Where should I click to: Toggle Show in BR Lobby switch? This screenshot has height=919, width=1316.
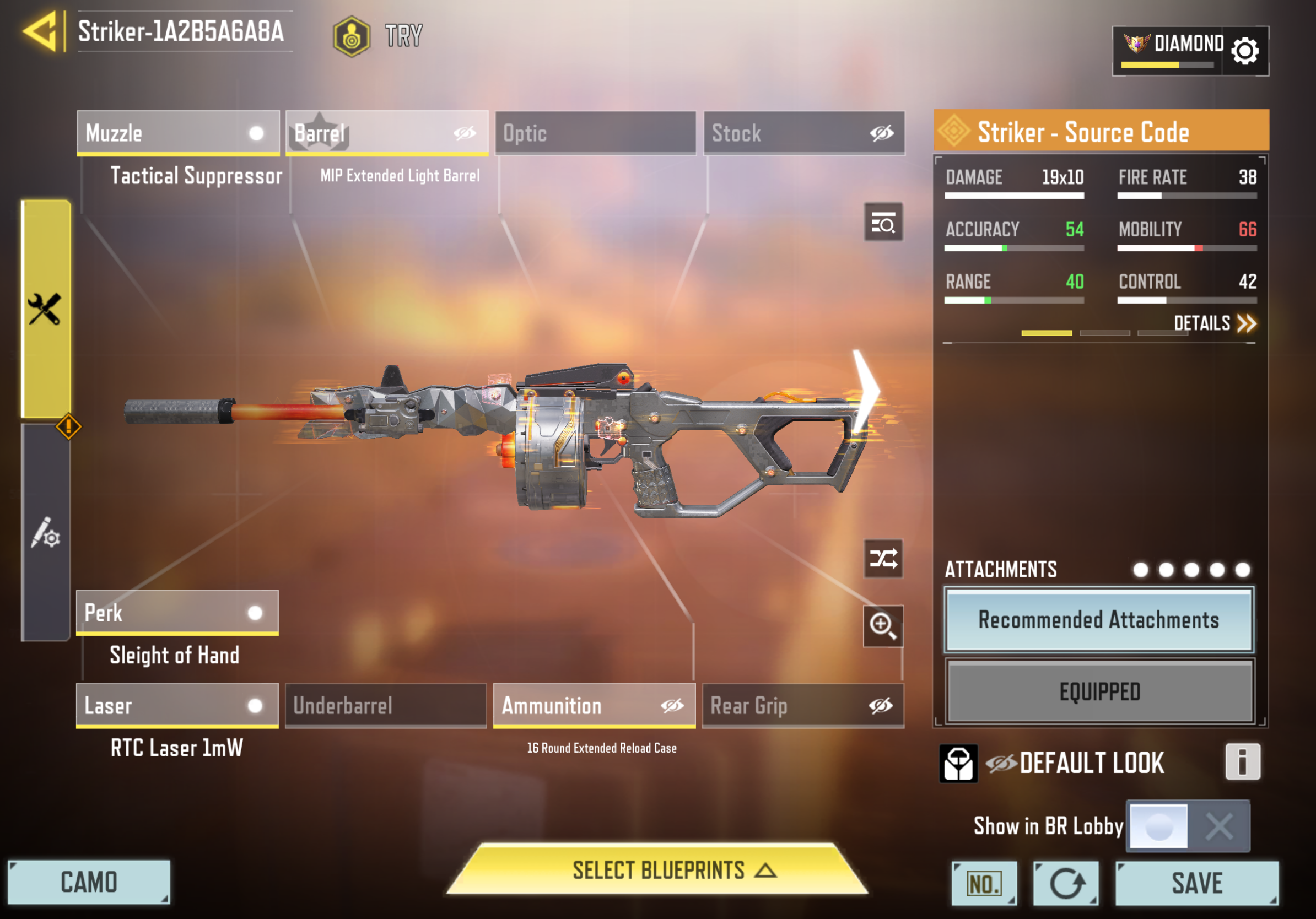[x=1188, y=826]
